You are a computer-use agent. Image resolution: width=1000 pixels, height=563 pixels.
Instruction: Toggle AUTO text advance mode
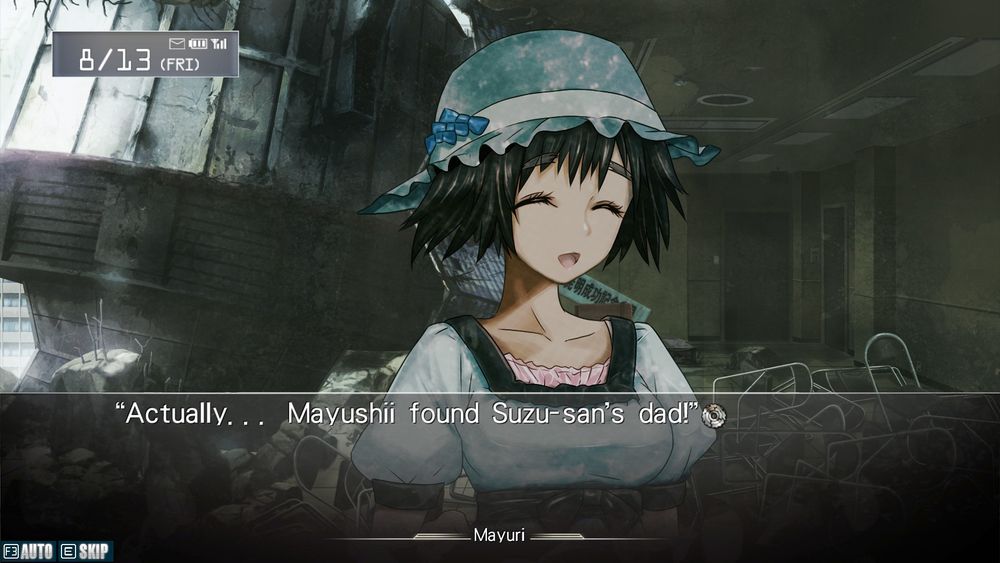(x=28, y=552)
